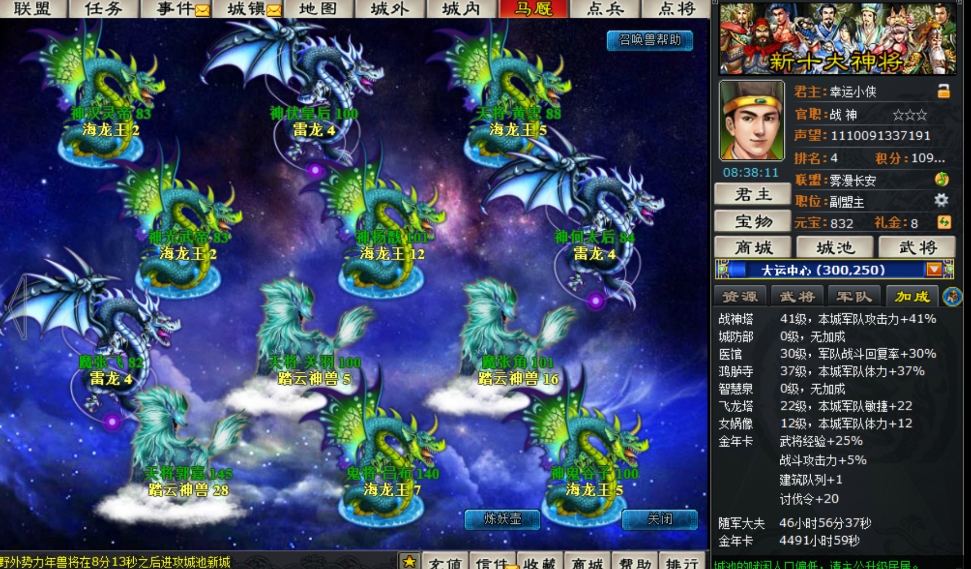Open the 宝物 treasures button

click(x=753, y=221)
